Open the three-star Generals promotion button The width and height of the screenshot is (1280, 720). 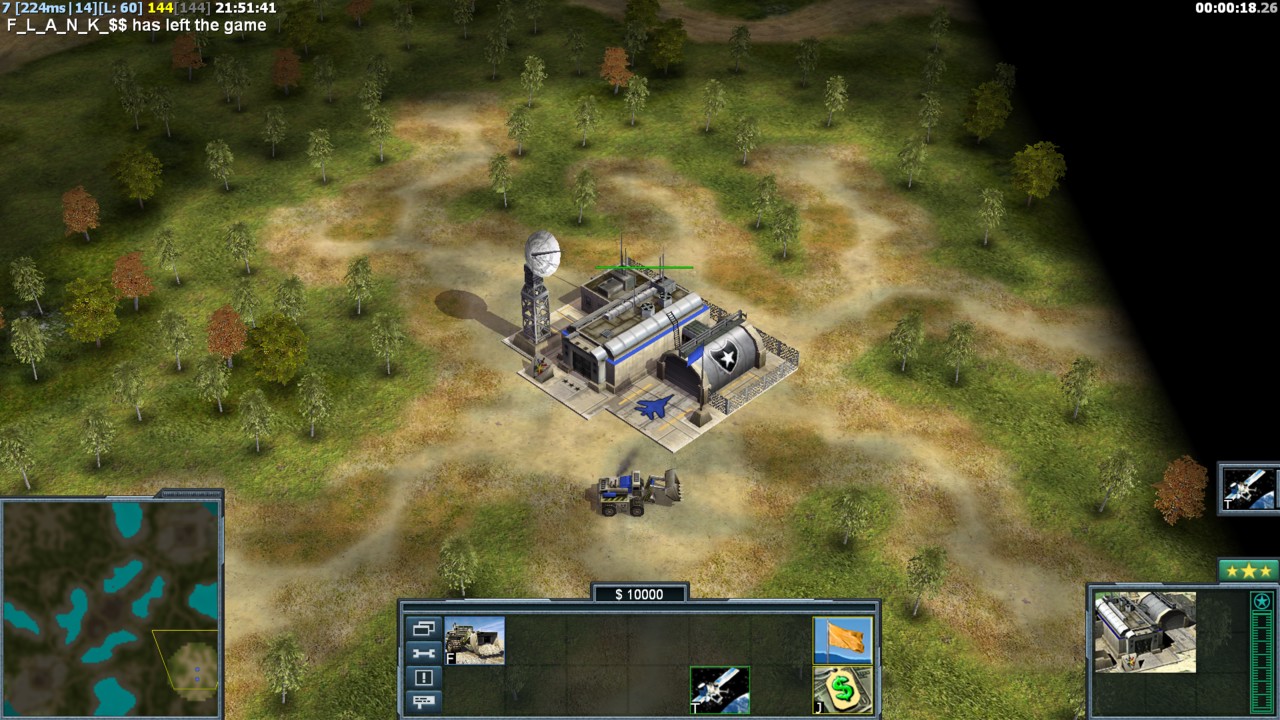point(1247,571)
